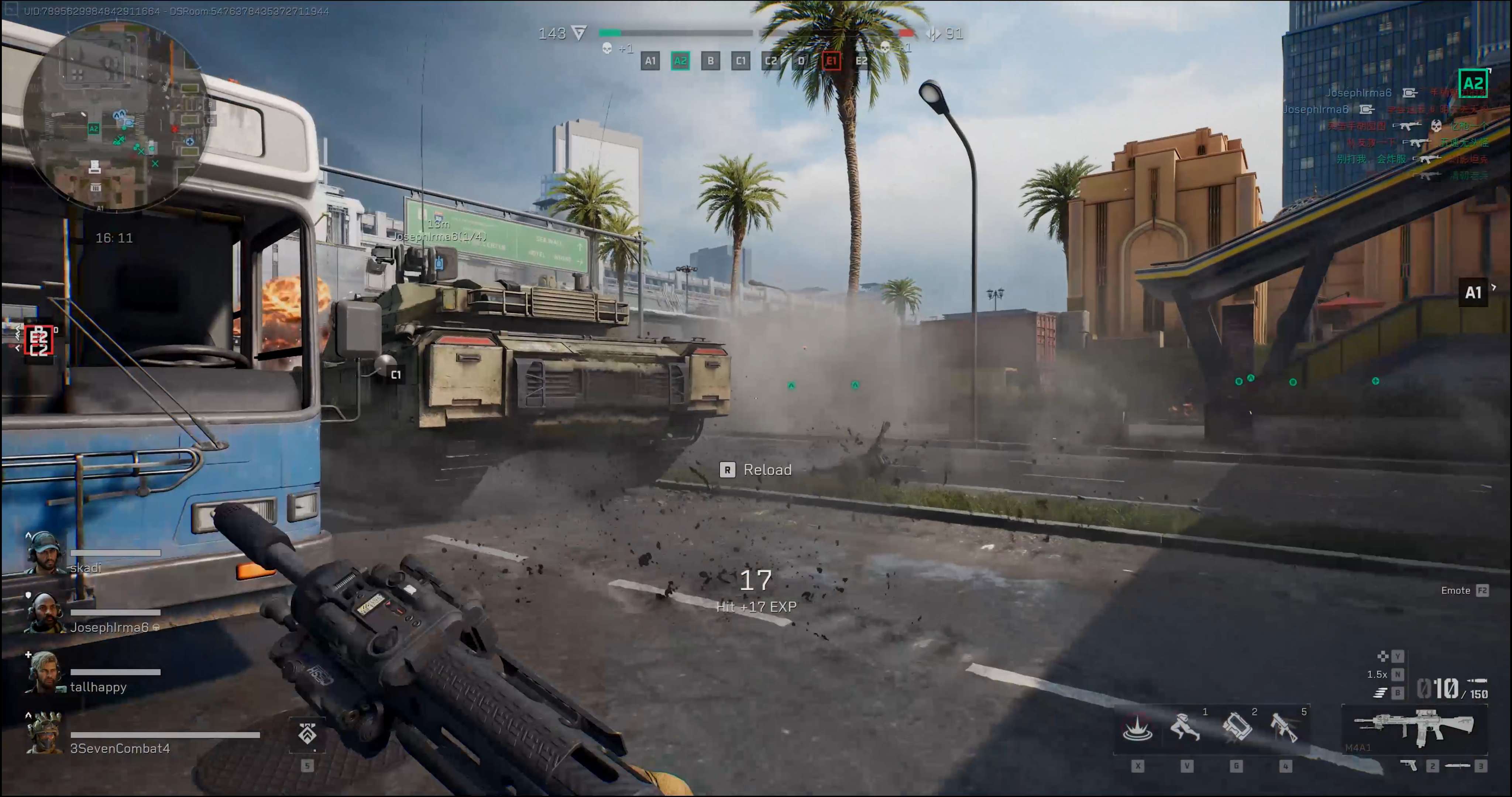Viewport: 1512px width, 797px height.
Task: Select 3SevenCombat4's portrait in squad list
Action: (x=45, y=734)
